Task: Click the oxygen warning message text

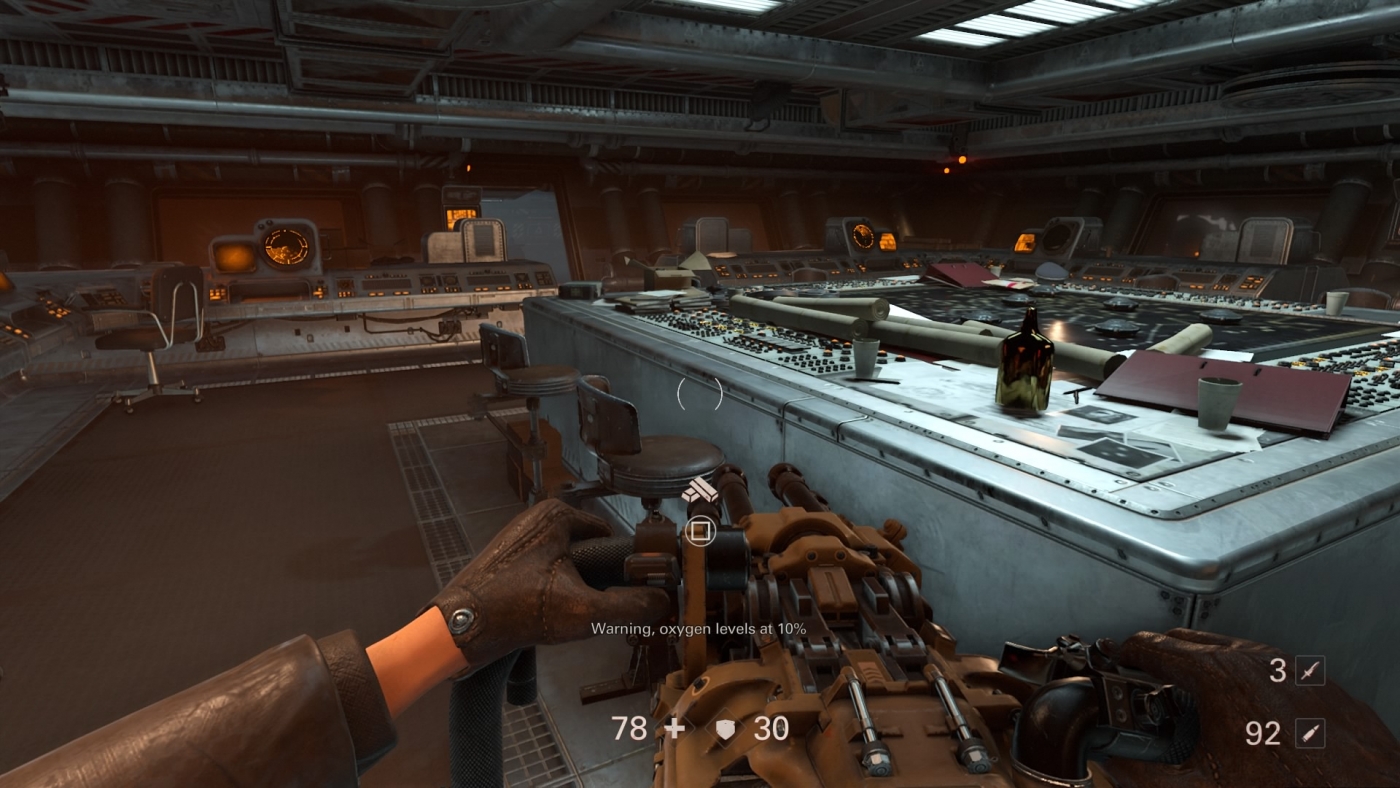Action: [699, 629]
